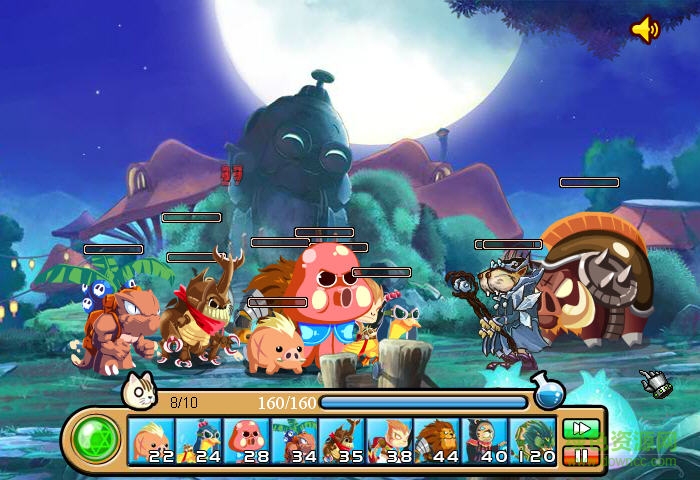
Task: Select the orange-haired hero unit costing 38
Action: tap(390, 441)
